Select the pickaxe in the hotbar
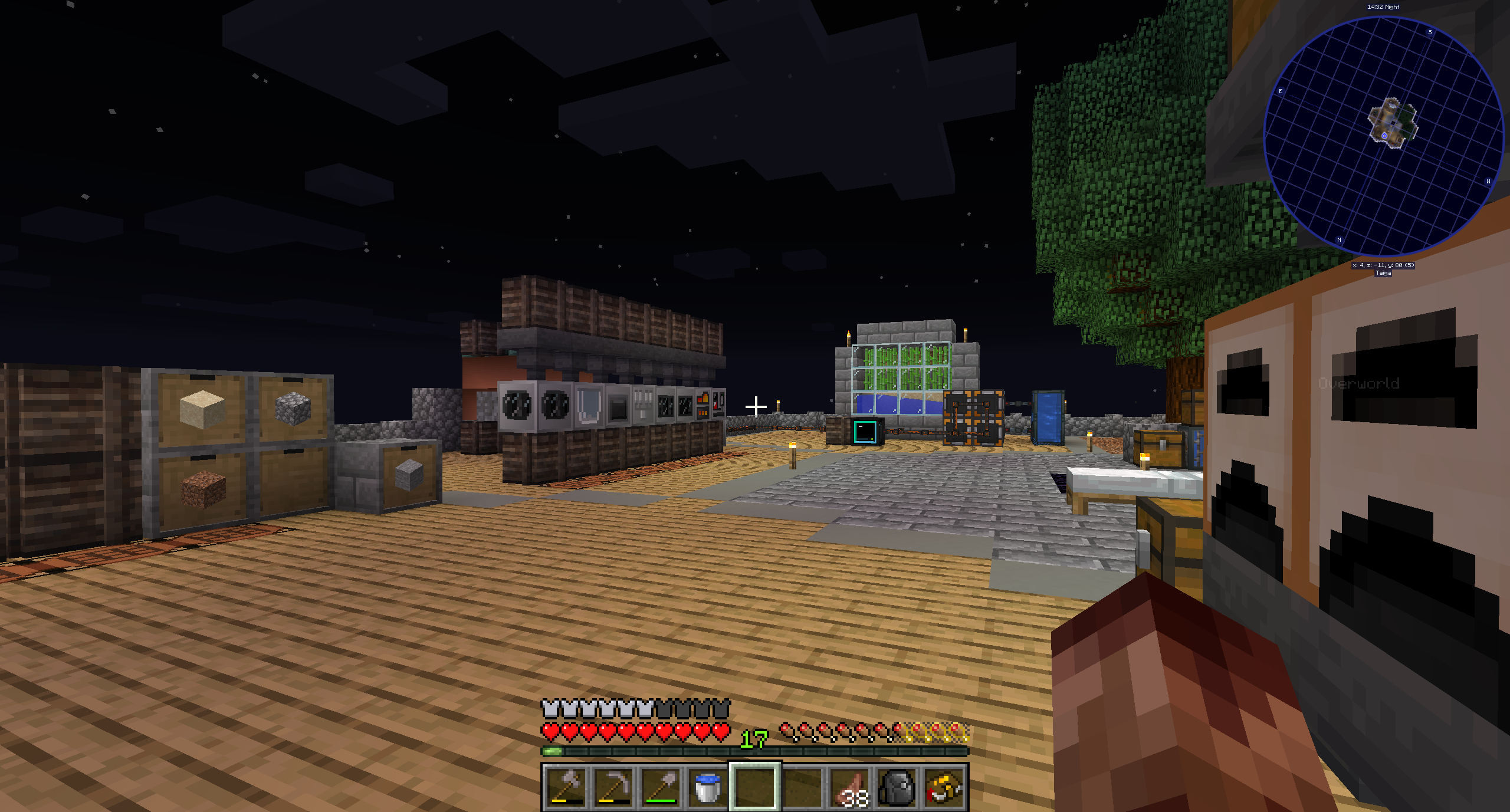This screenshot has height=812, width=1510. click(613, 787)
